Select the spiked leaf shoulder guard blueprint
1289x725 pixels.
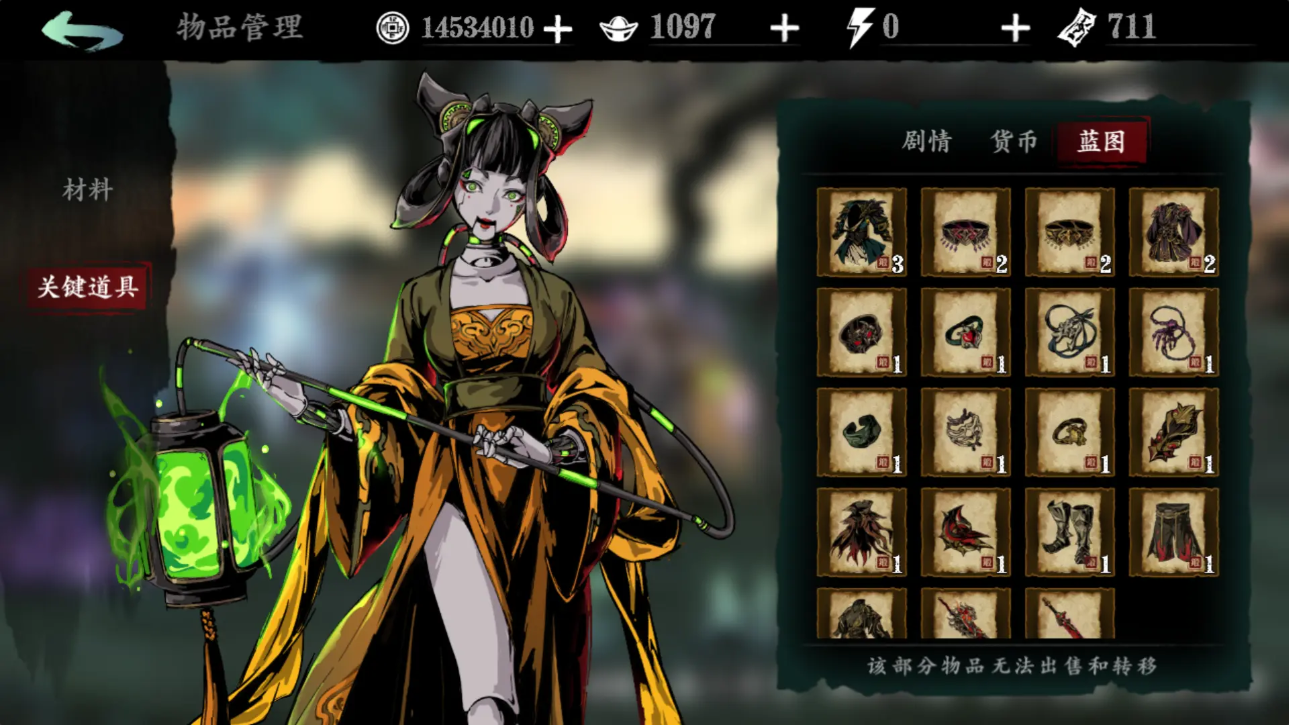pos(1173,432)
